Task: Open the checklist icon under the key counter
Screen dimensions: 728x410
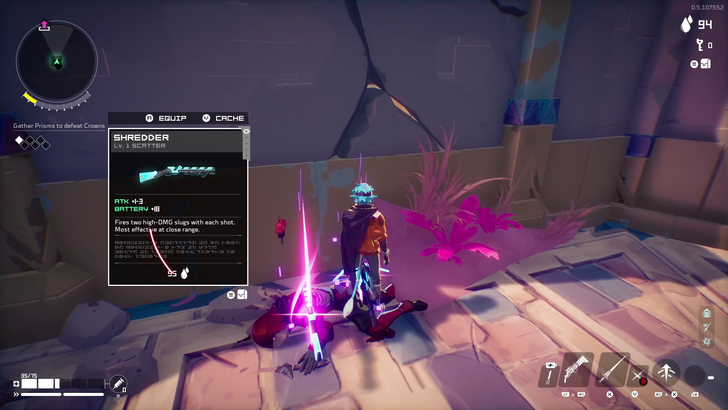Action: (x=705, y=64)
